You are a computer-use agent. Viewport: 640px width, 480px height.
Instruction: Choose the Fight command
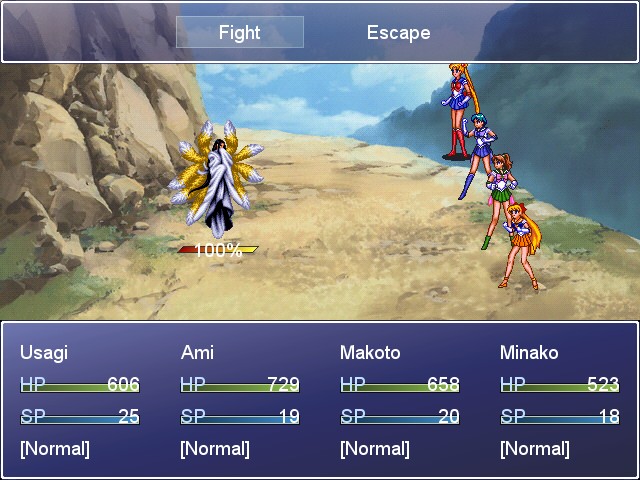point(239,32)
